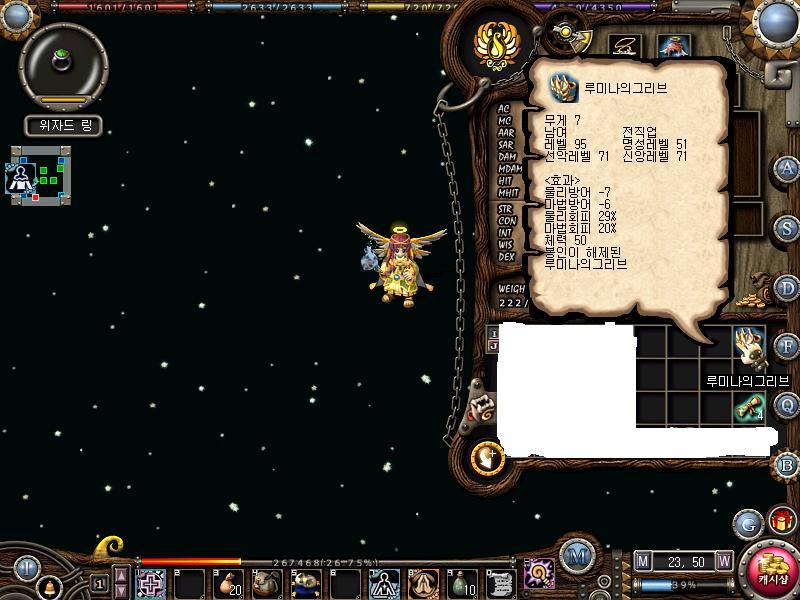Screen dimensions: 800x600
Task: Click the purple spiral icon by hotbar
Action: 540,574
